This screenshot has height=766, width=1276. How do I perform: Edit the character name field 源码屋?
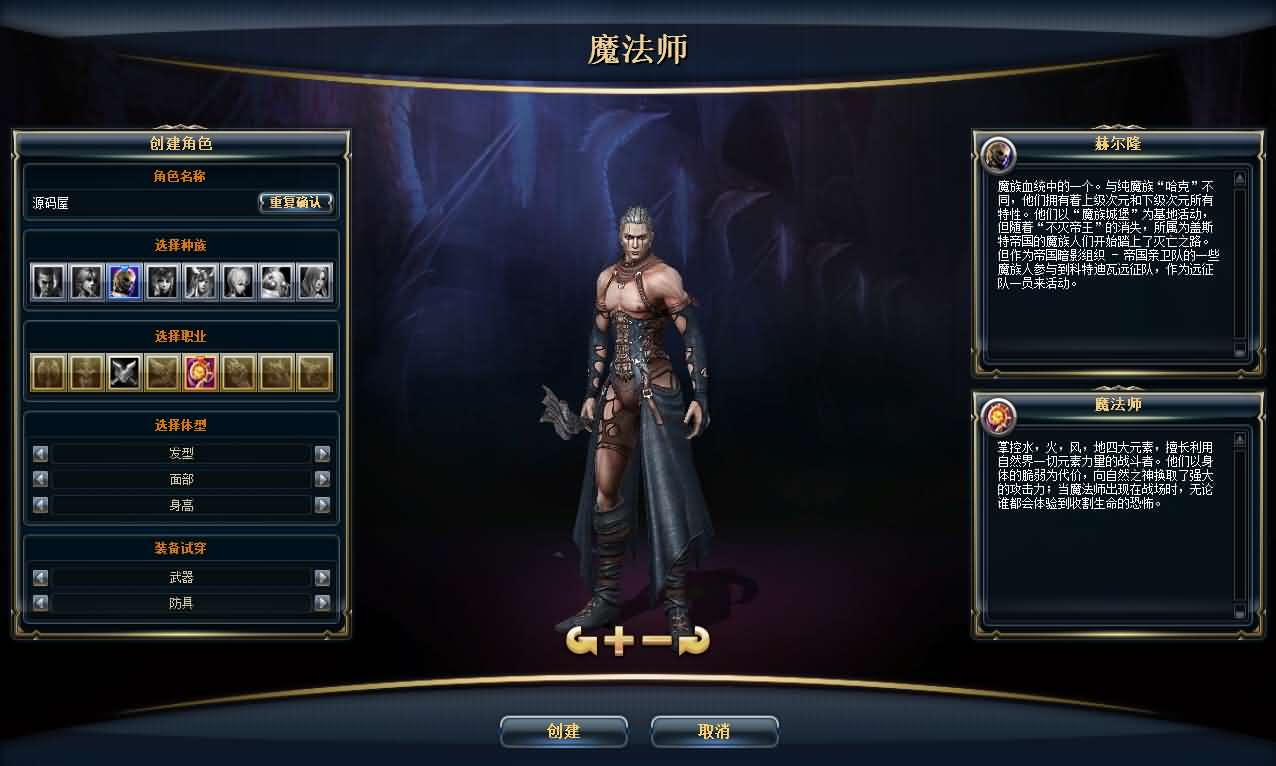click(140, 203)
